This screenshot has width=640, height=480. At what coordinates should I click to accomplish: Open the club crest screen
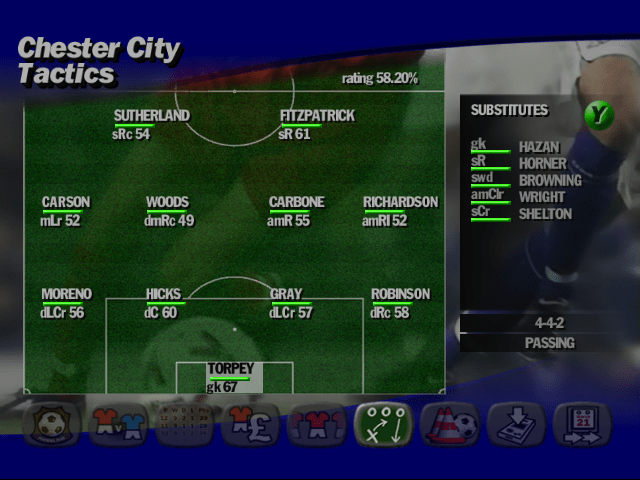point(49,424)
